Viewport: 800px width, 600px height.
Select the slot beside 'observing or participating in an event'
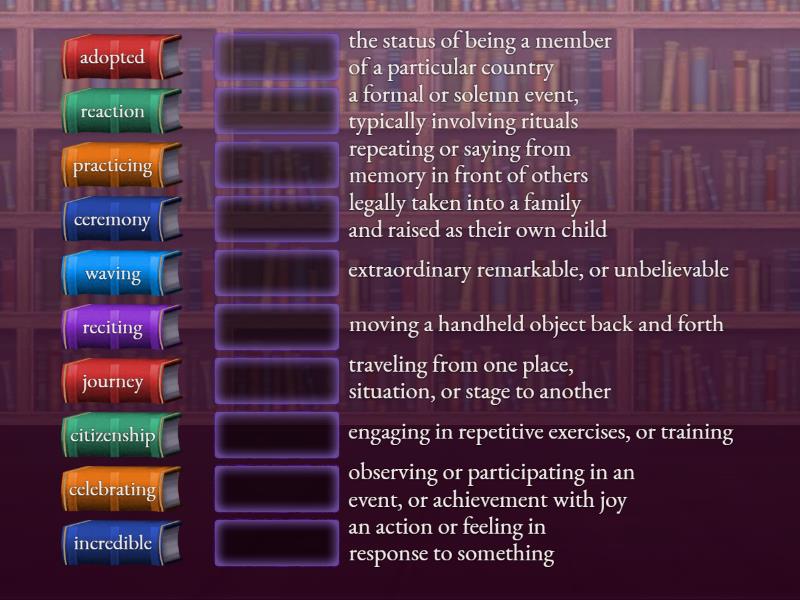pos(277,489)
